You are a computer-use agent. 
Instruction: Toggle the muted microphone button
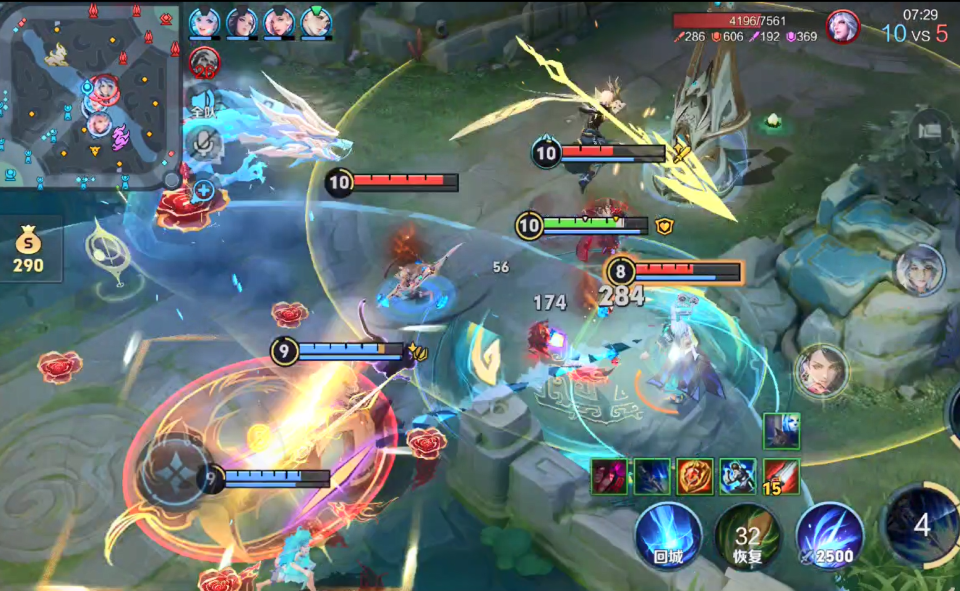pos(203,143)
